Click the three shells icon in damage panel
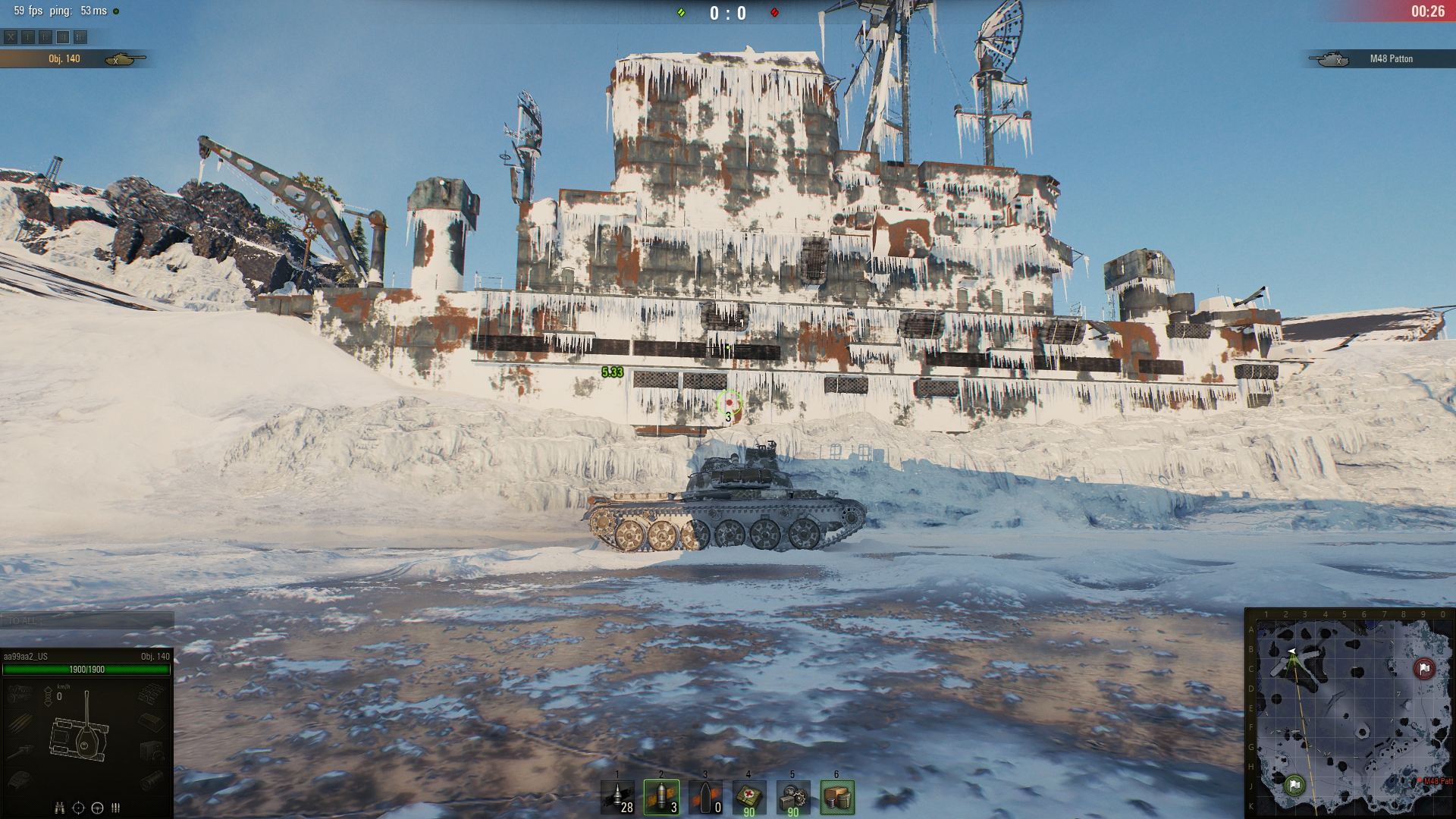The height and width of the screenshot is (819, 1456). (116, 808)
